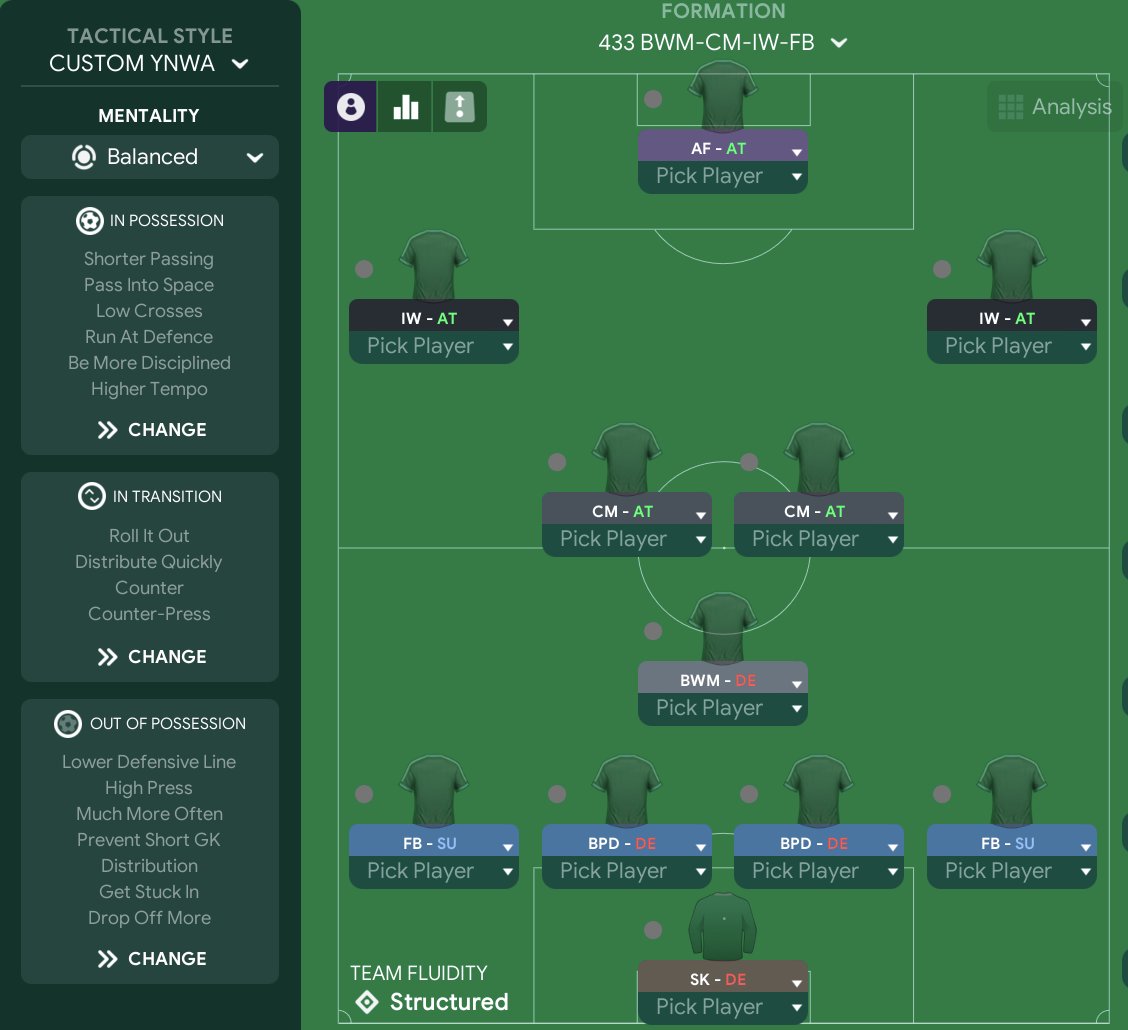The image size is (1128, 1030).
Task: Change the BWM - DE role
Action: pyautogui.click(x=722, y=680)
